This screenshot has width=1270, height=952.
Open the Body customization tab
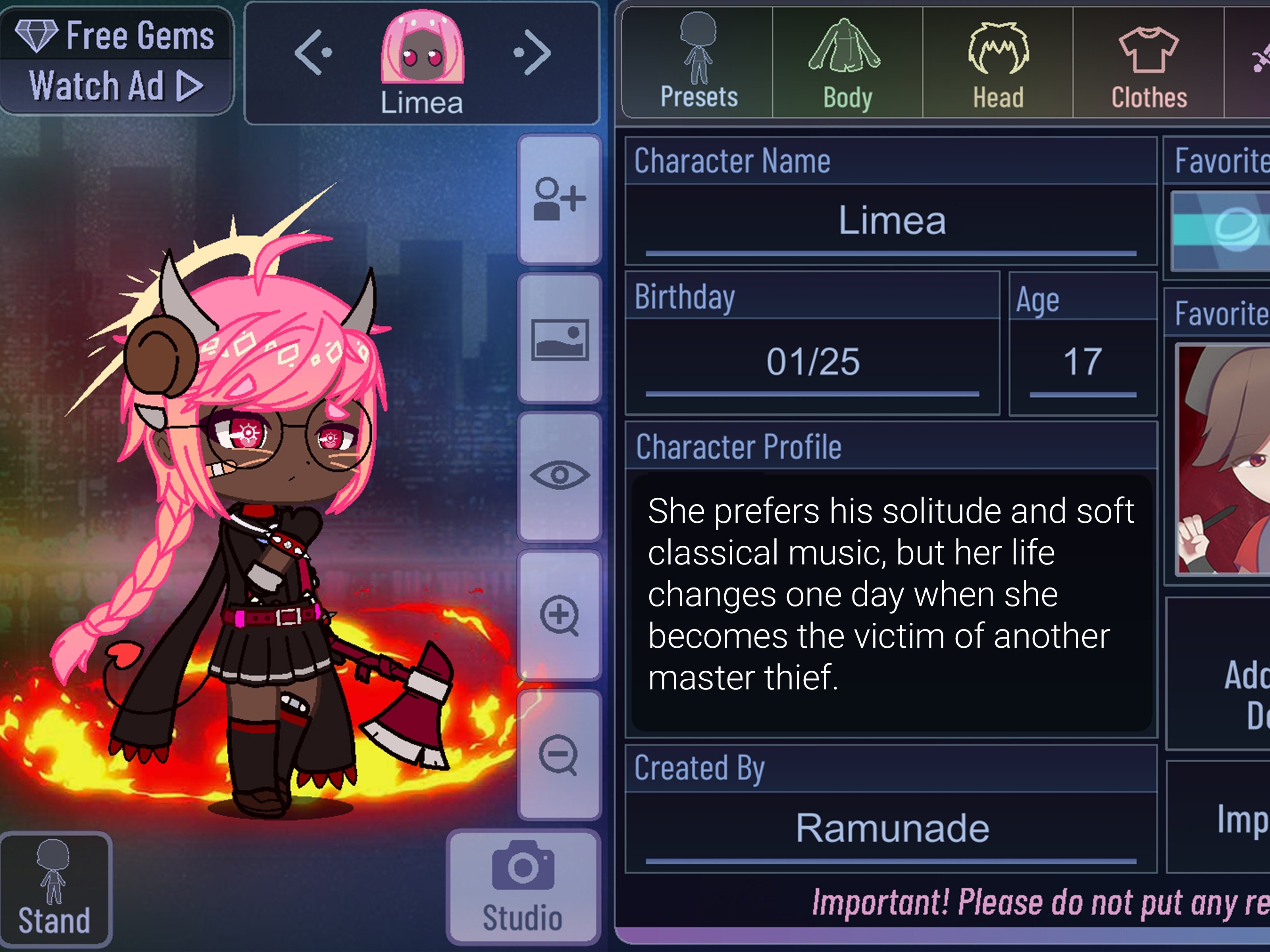pos(847,63)
